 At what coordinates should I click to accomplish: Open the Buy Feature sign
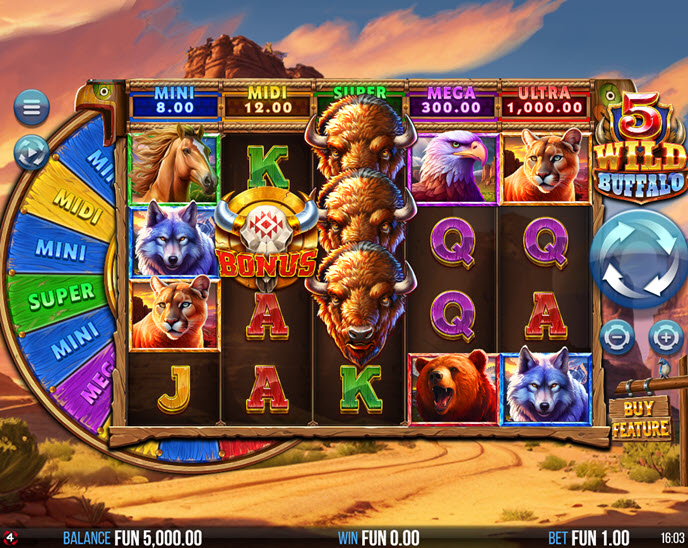click(640, 418)
